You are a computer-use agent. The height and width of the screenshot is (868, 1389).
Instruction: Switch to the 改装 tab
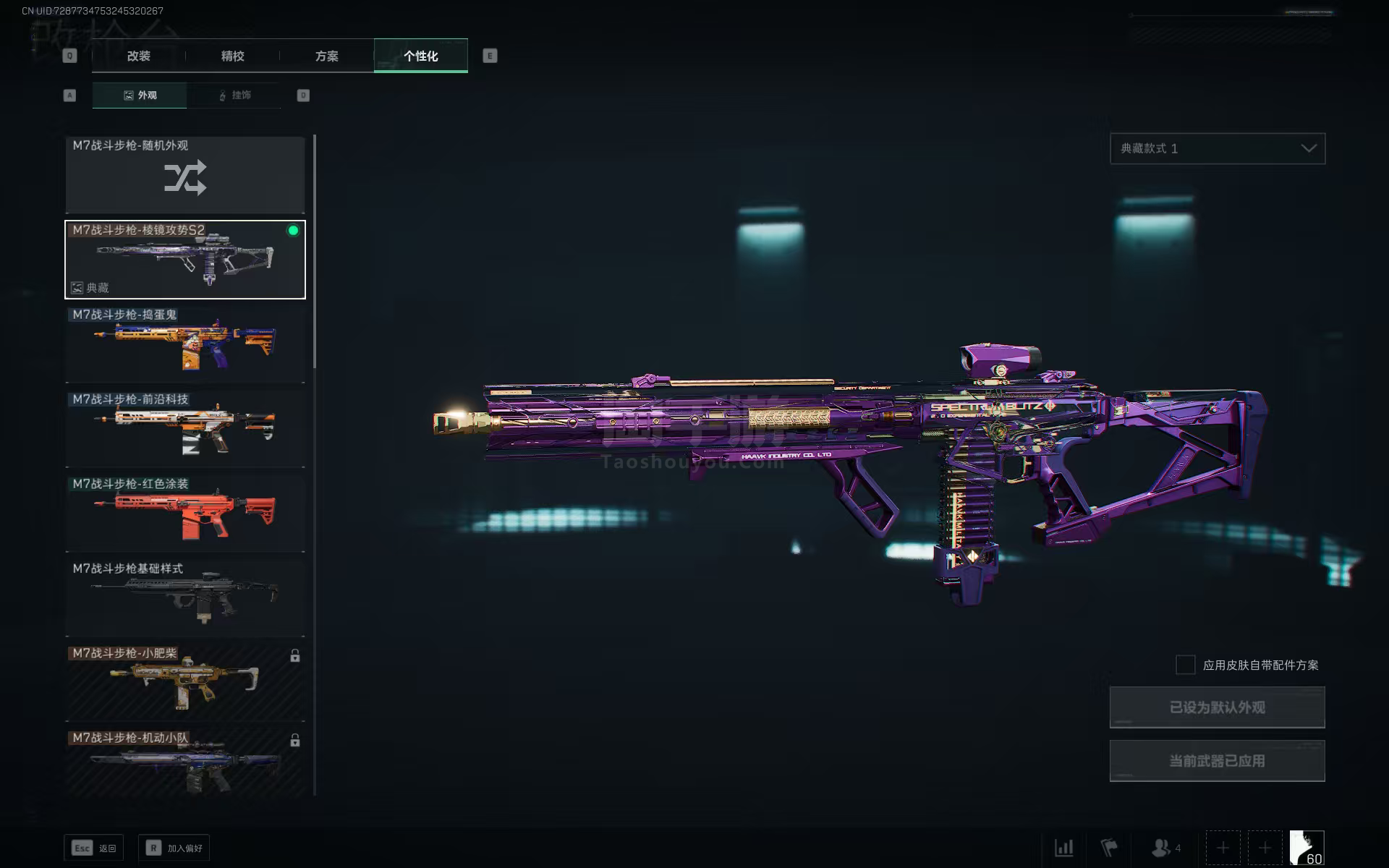point(138,56)
